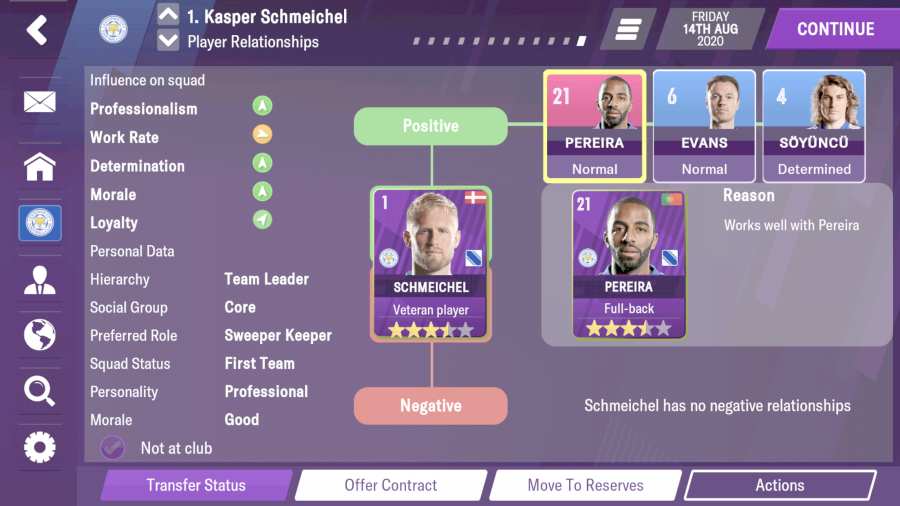Image resolution: width=900 pixels, height=506 pixels.
Task: Click the Continue button
Action: 834,29
